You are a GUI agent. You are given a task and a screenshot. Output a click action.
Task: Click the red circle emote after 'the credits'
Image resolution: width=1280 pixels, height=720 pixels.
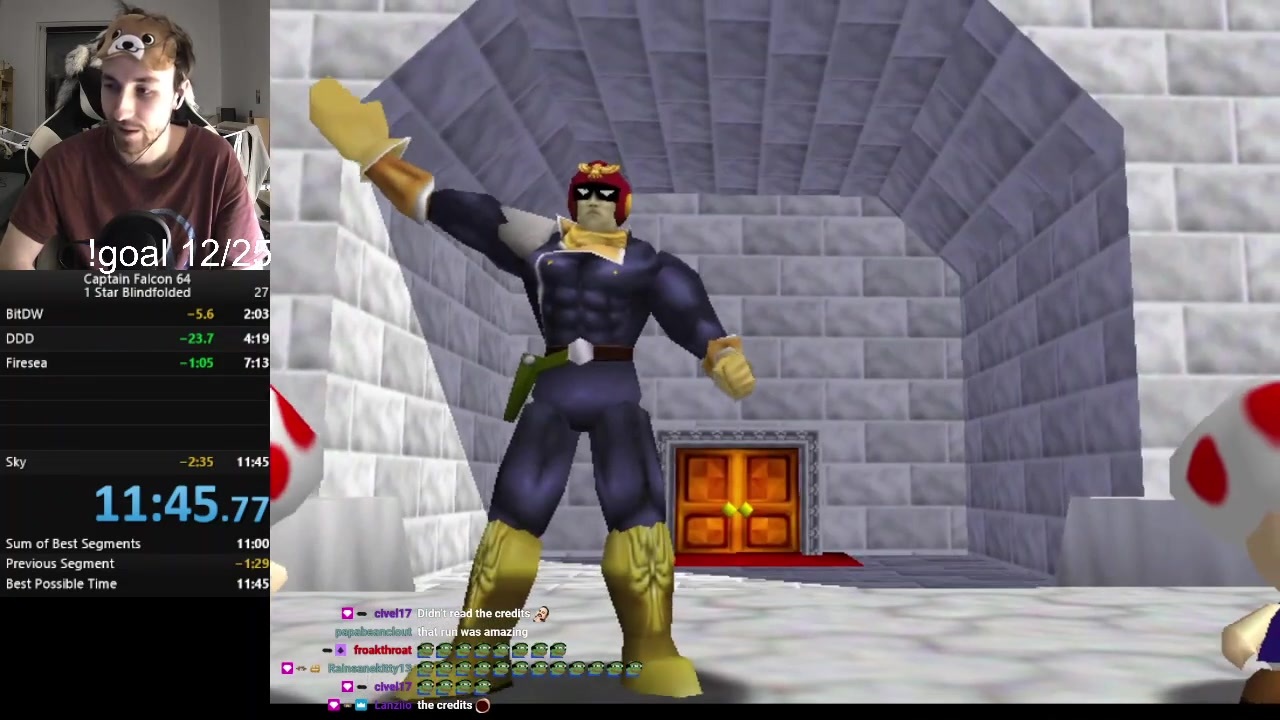click(482, 705)
